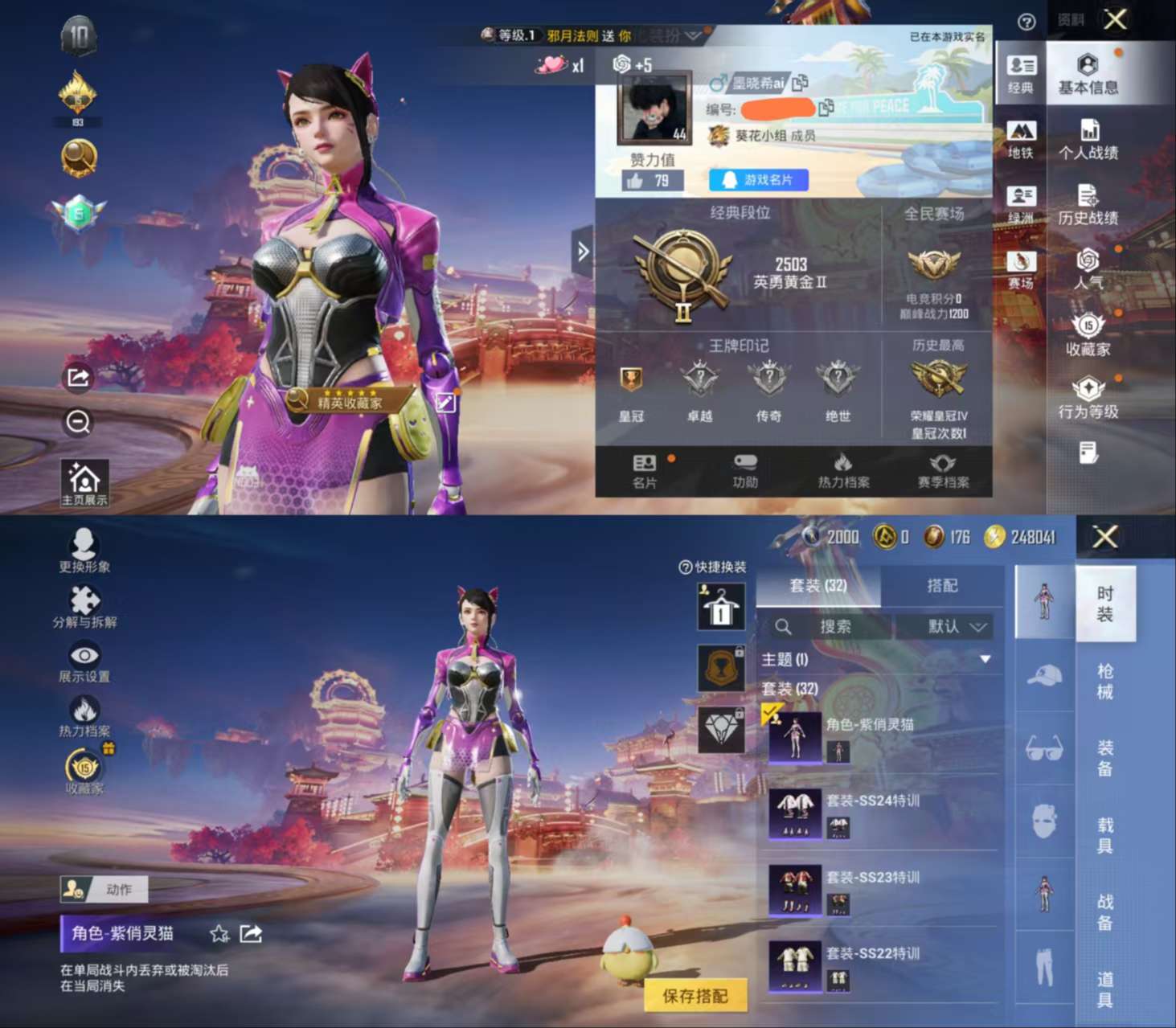The height and width of the screenshot is (1028, 1176).
Task: Open the 赛季档案 season archive tab
Action: pos(943,470)
